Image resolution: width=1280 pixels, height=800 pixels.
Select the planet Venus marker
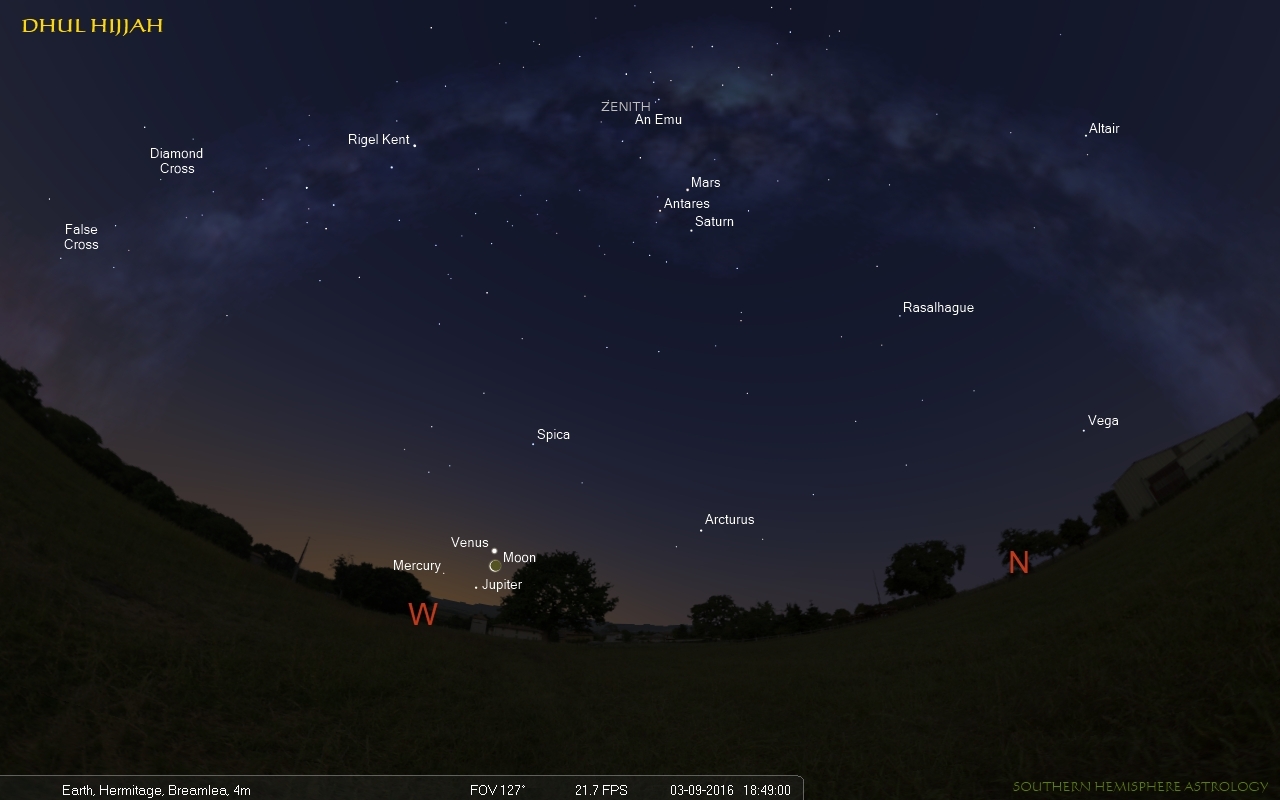click(x=494, y=550)
